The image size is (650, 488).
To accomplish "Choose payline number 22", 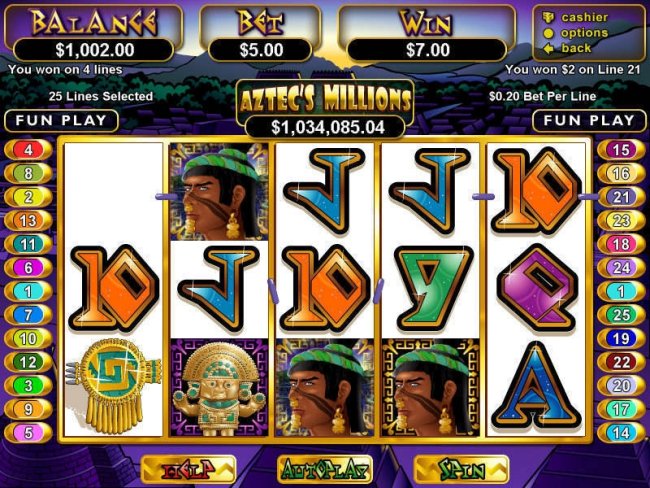I will pyautogui.click(x=621, y=362).
